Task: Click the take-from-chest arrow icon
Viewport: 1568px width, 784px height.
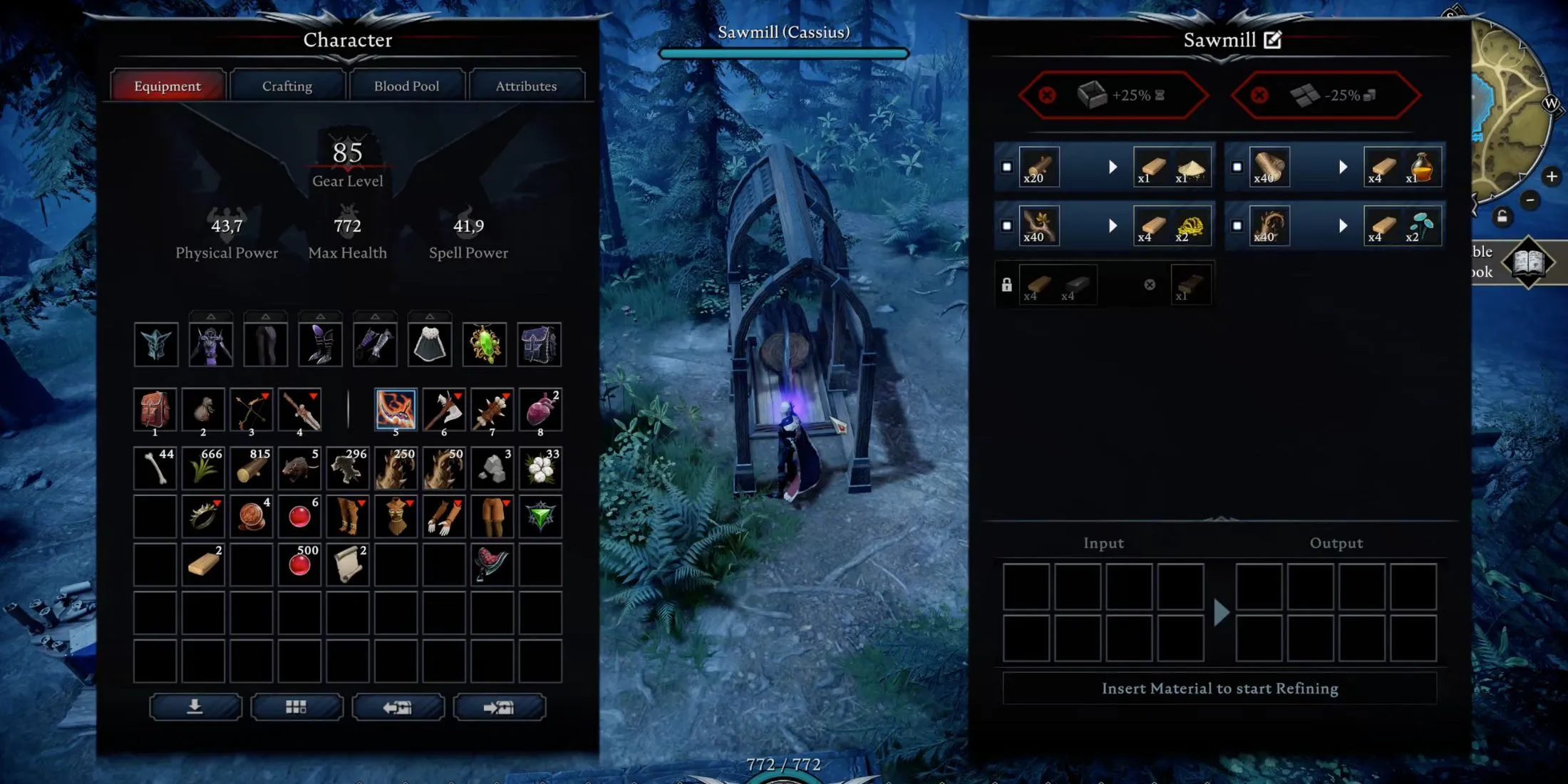Action: click(x=399, y=706)
